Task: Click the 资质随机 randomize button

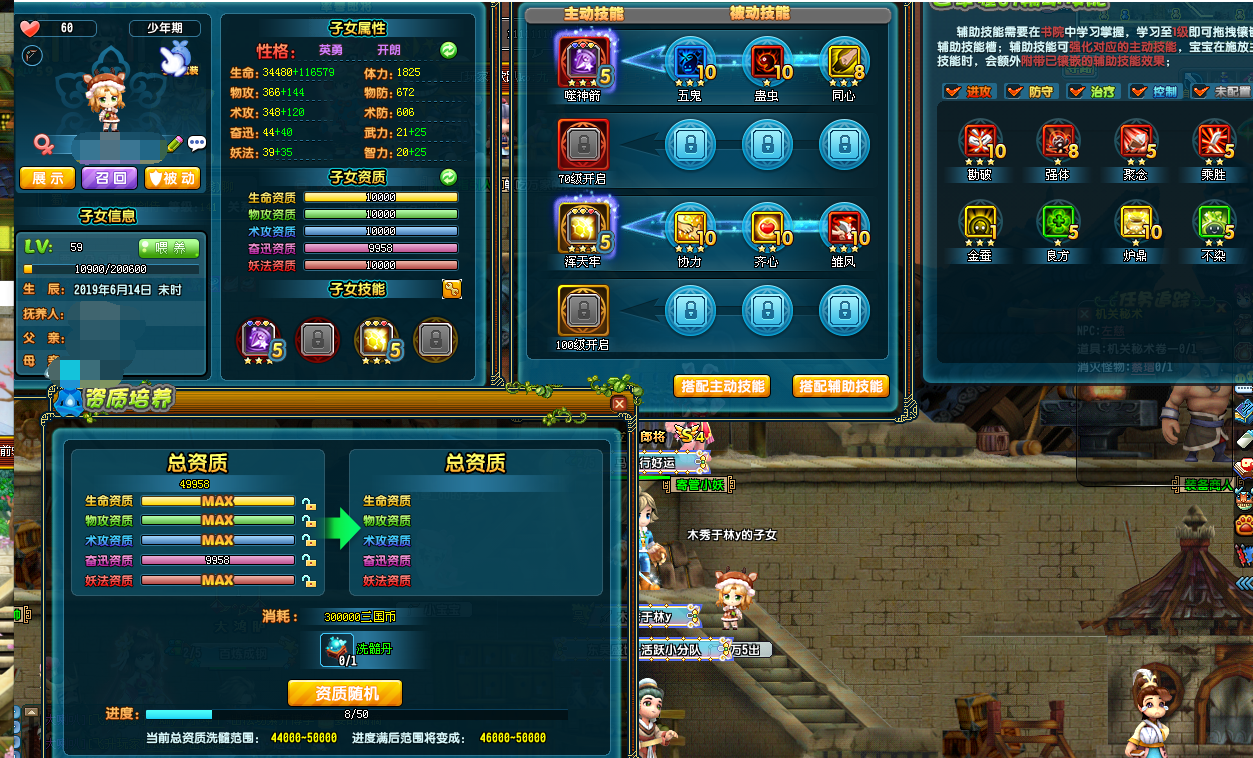Action: click(345, 693)
